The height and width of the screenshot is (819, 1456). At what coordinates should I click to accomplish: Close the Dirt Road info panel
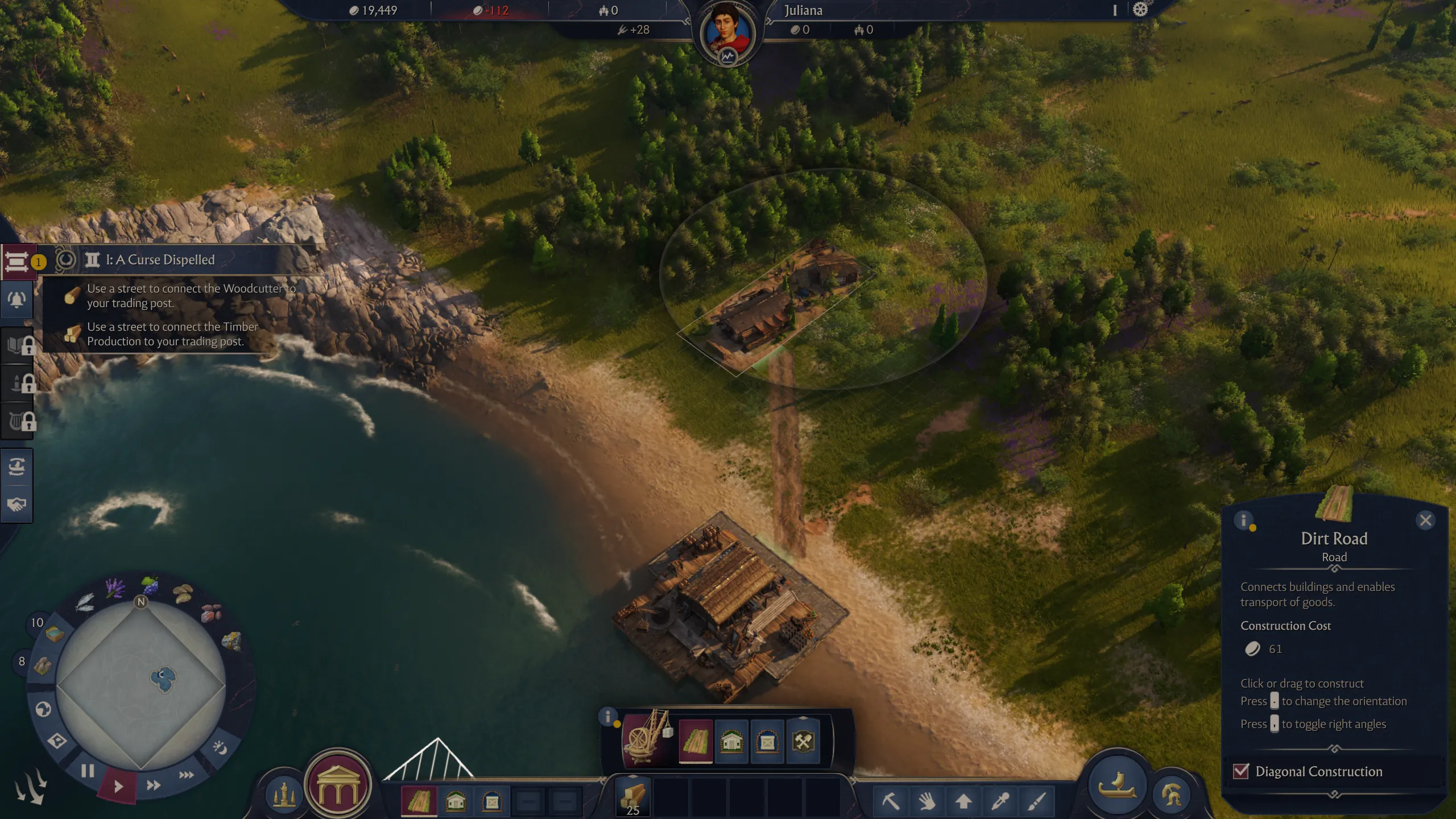tap(1425, 520)
